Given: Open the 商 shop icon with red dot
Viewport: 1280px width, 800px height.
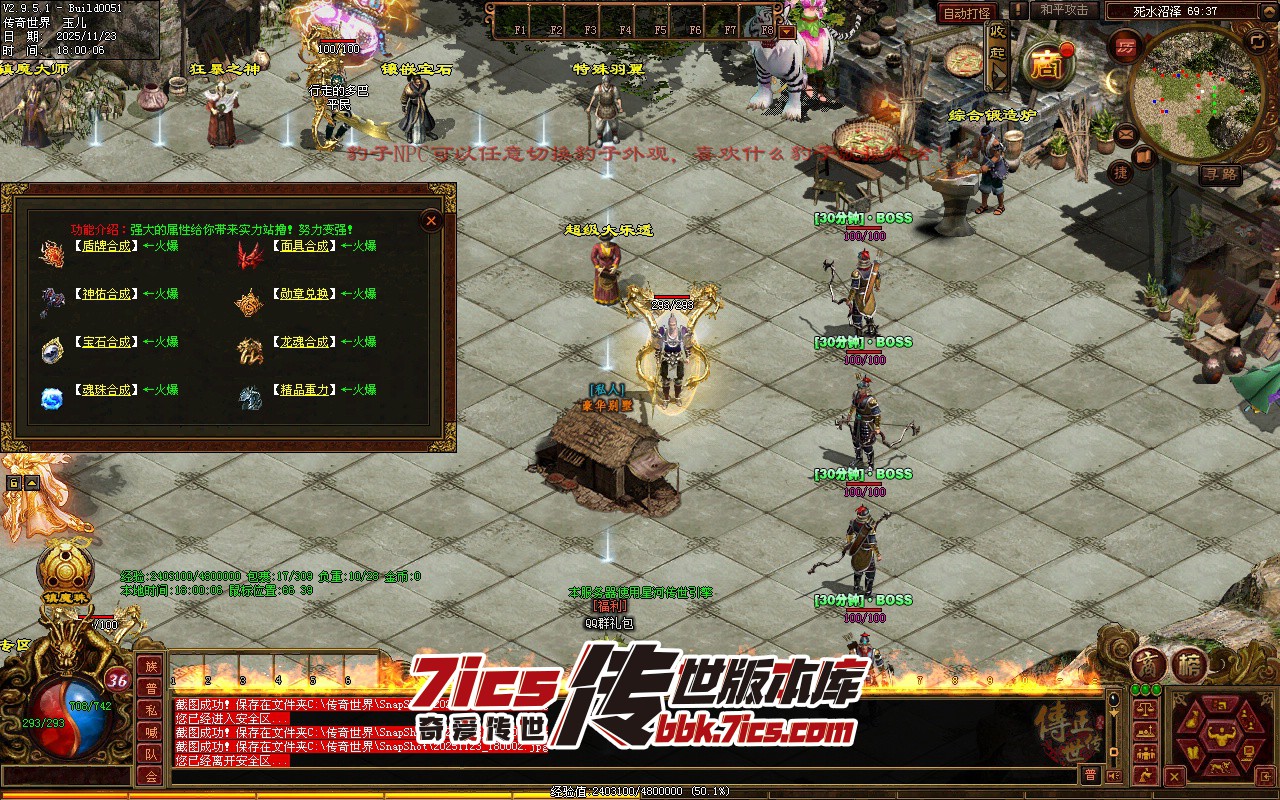Looking at the screenshot, I should 1047,65.
